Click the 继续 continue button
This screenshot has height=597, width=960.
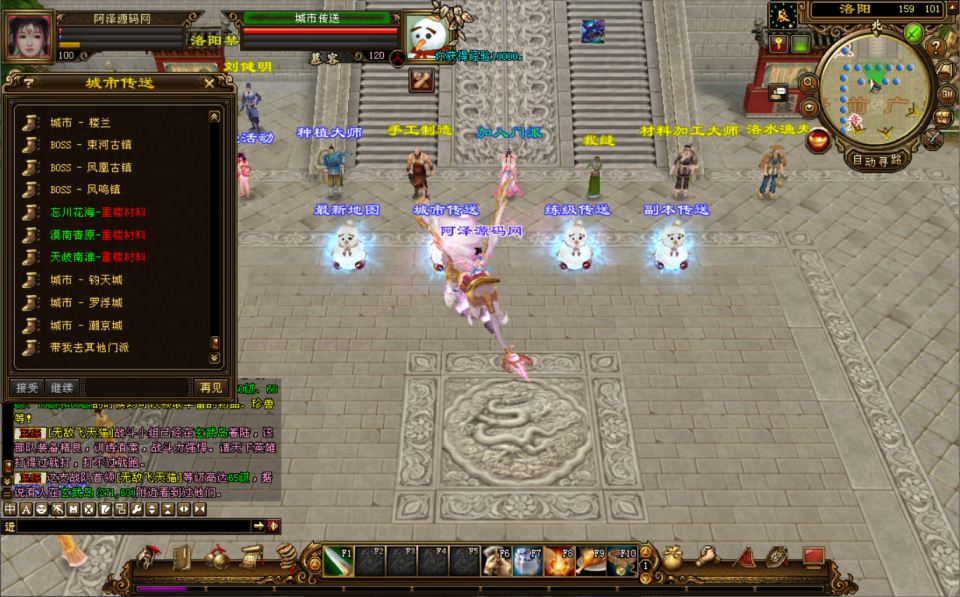(62, 387)
